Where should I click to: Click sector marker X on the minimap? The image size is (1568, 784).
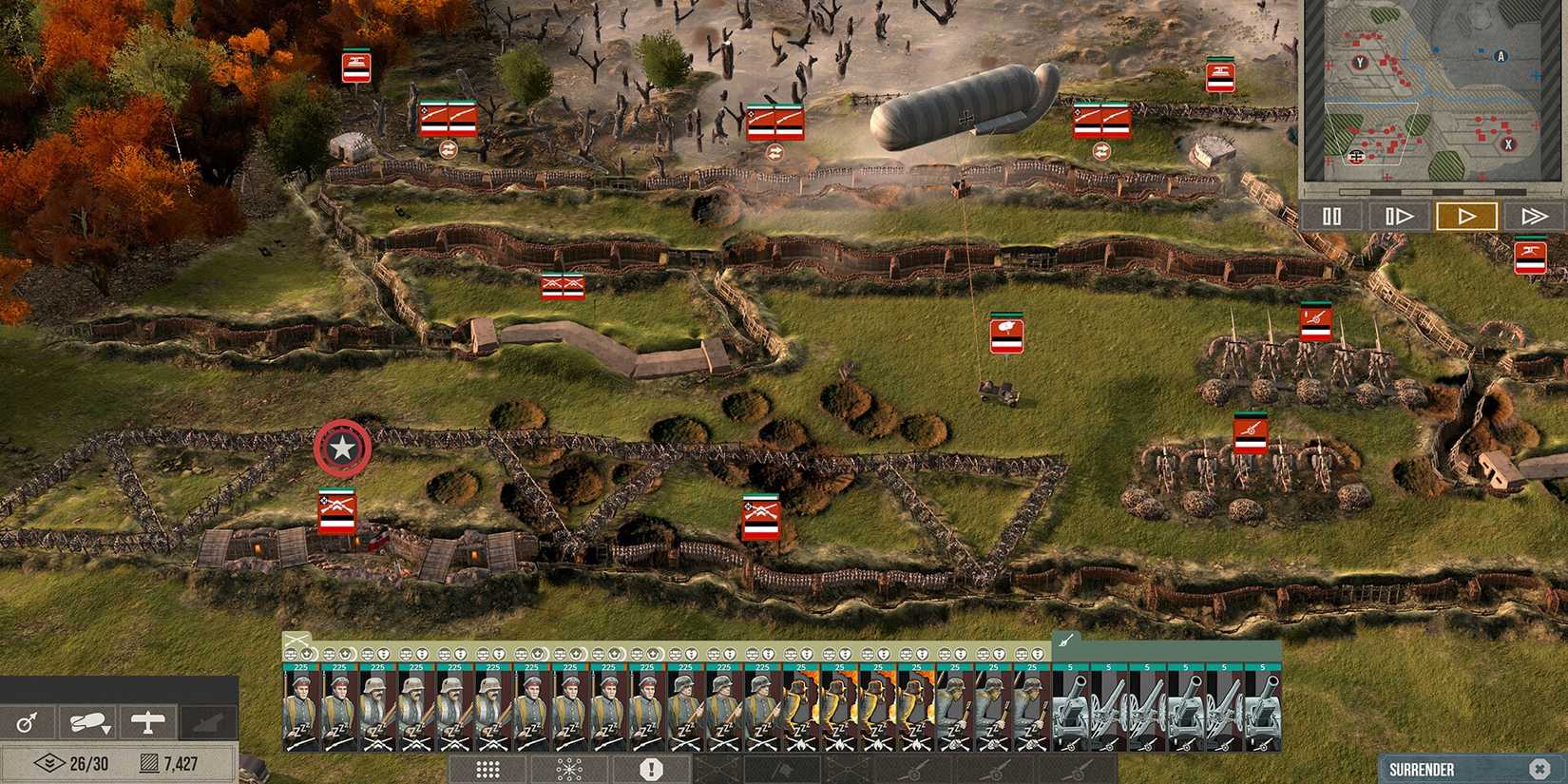[x=1509, y=144]
